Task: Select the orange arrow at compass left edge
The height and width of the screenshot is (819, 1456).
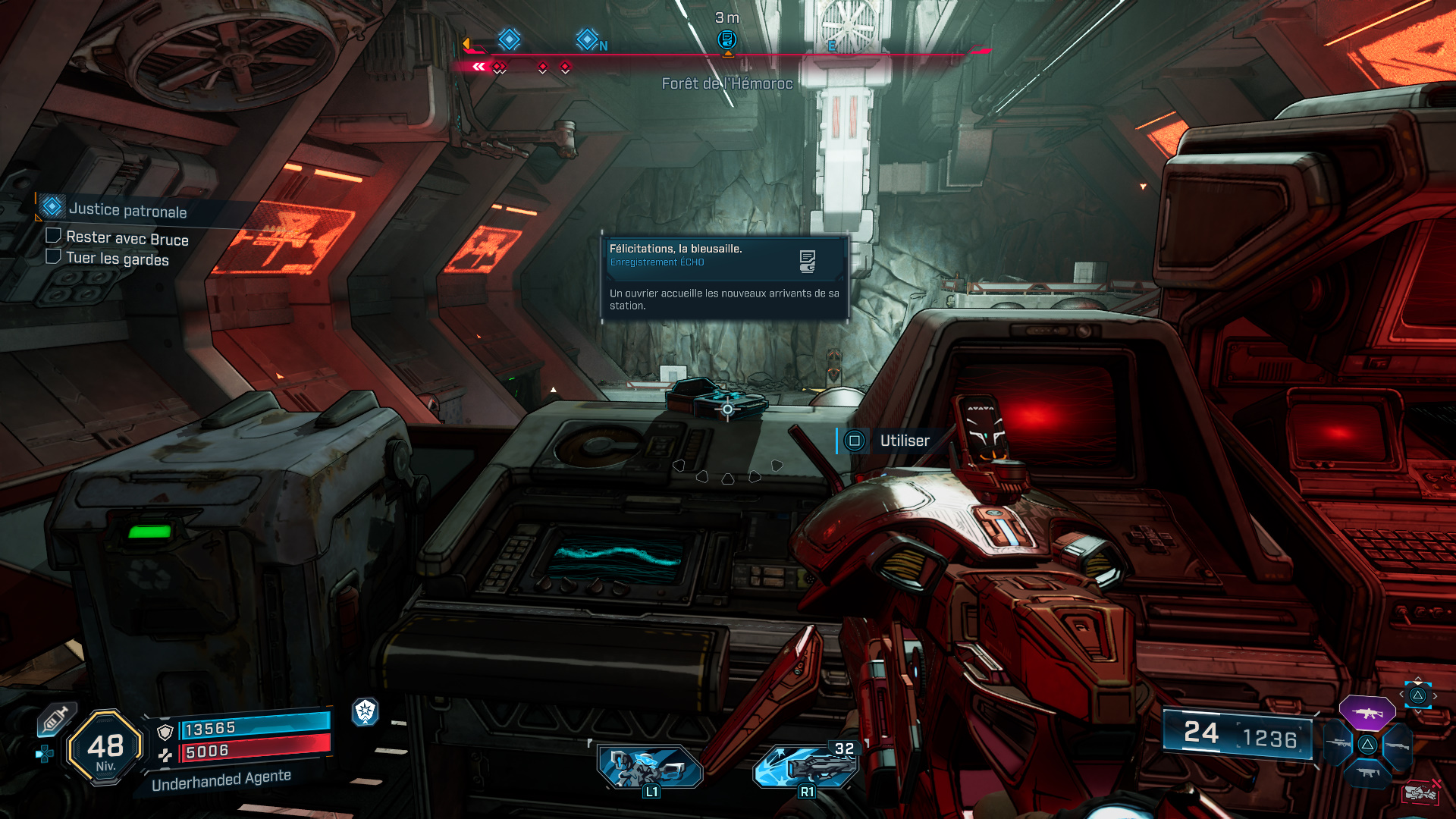Action: (466, 44)
